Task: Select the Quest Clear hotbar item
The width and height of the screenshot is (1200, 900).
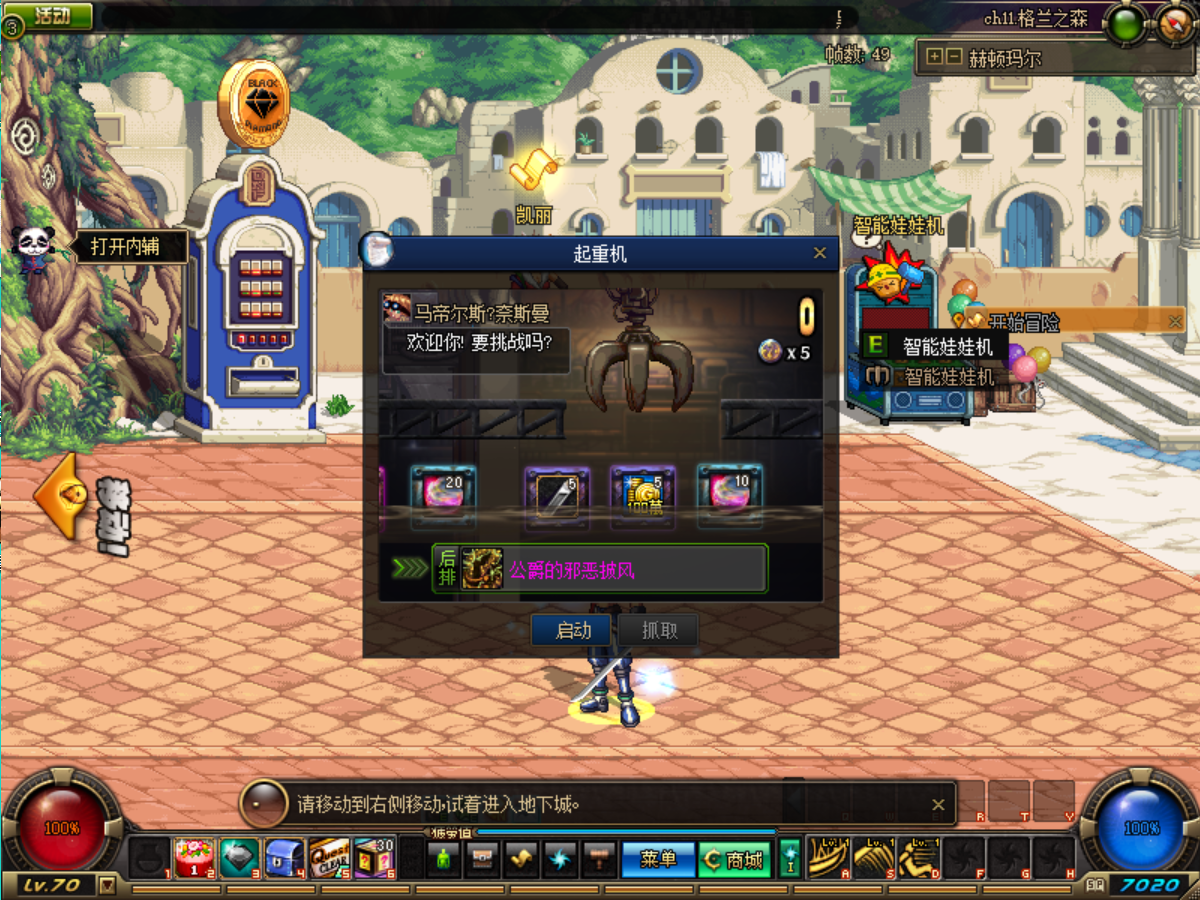Action: (x=329, y=858)
